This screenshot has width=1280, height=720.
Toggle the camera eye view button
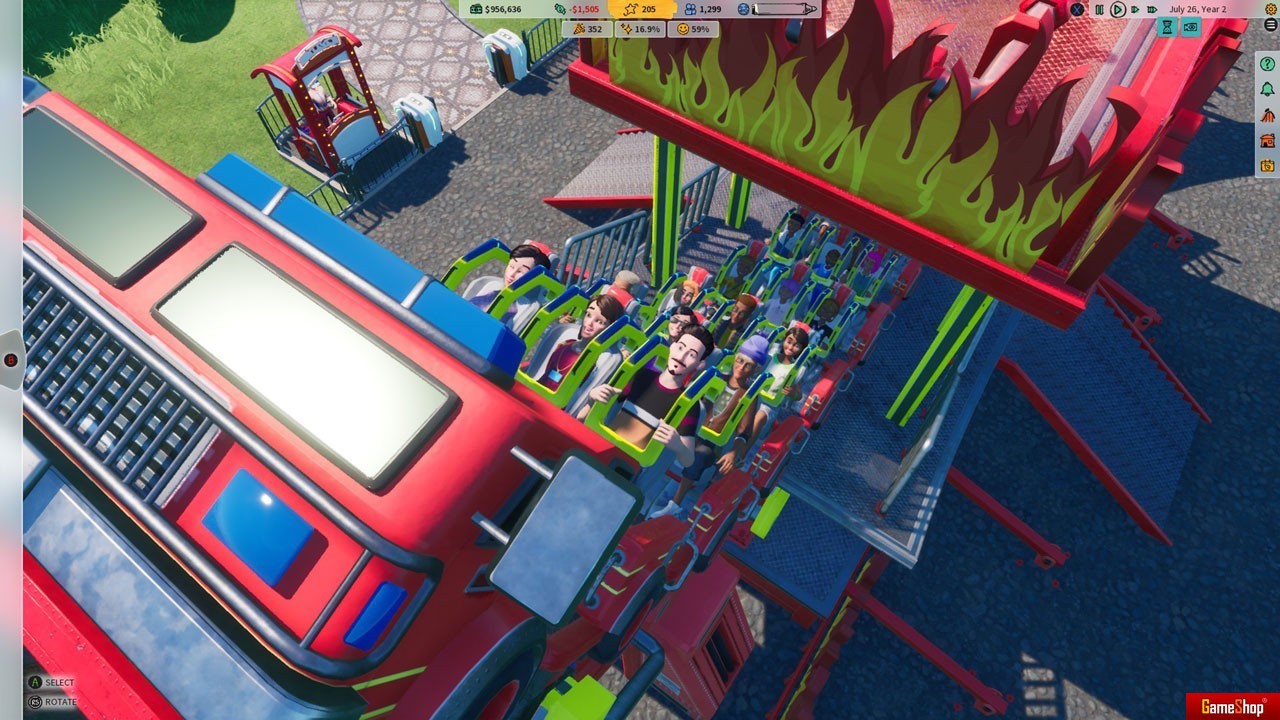pyautogui.click(x=1190, y=28)
